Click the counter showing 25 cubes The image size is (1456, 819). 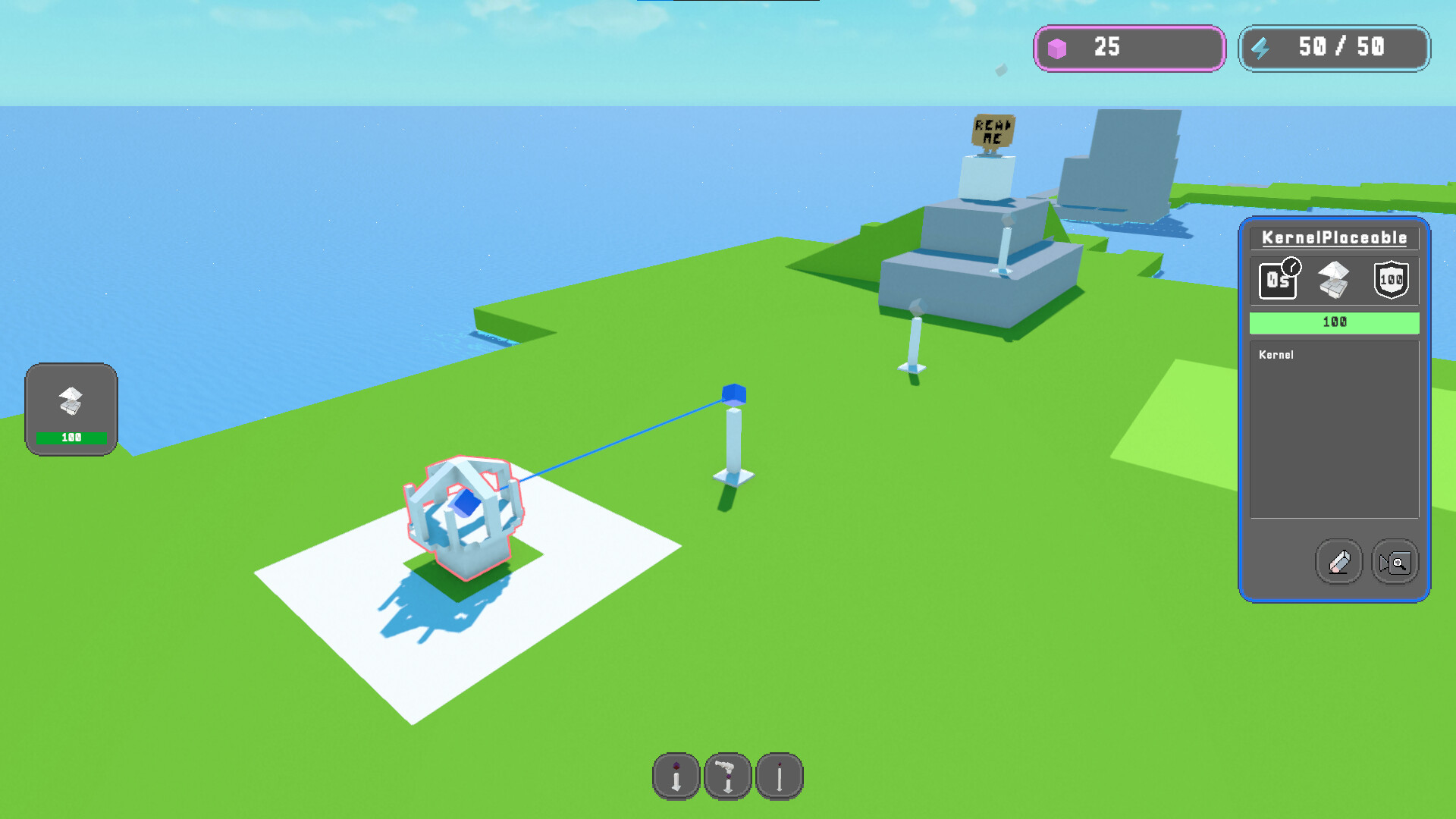coord(1103,49)
